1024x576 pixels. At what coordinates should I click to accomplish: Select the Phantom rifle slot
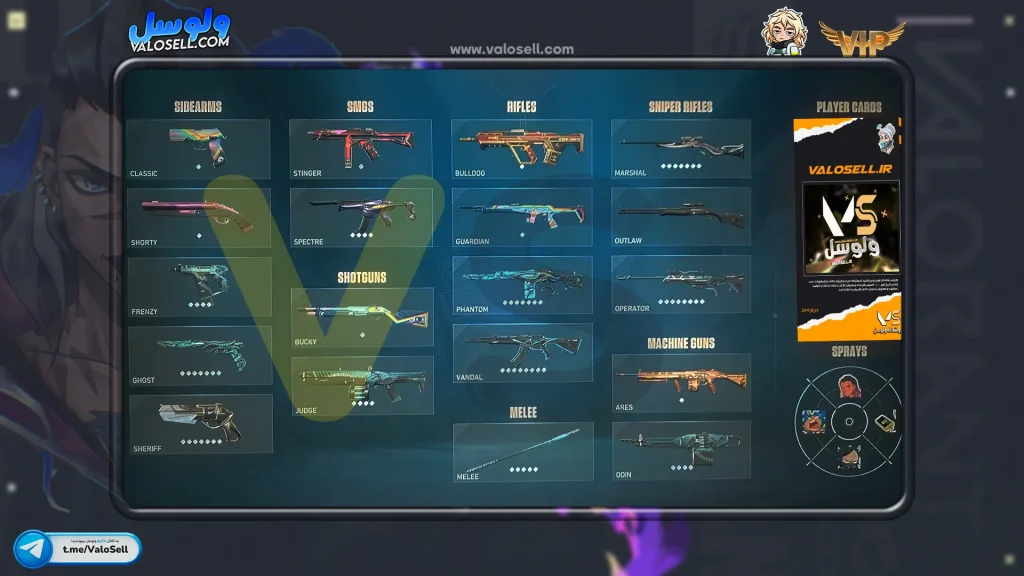521,286
